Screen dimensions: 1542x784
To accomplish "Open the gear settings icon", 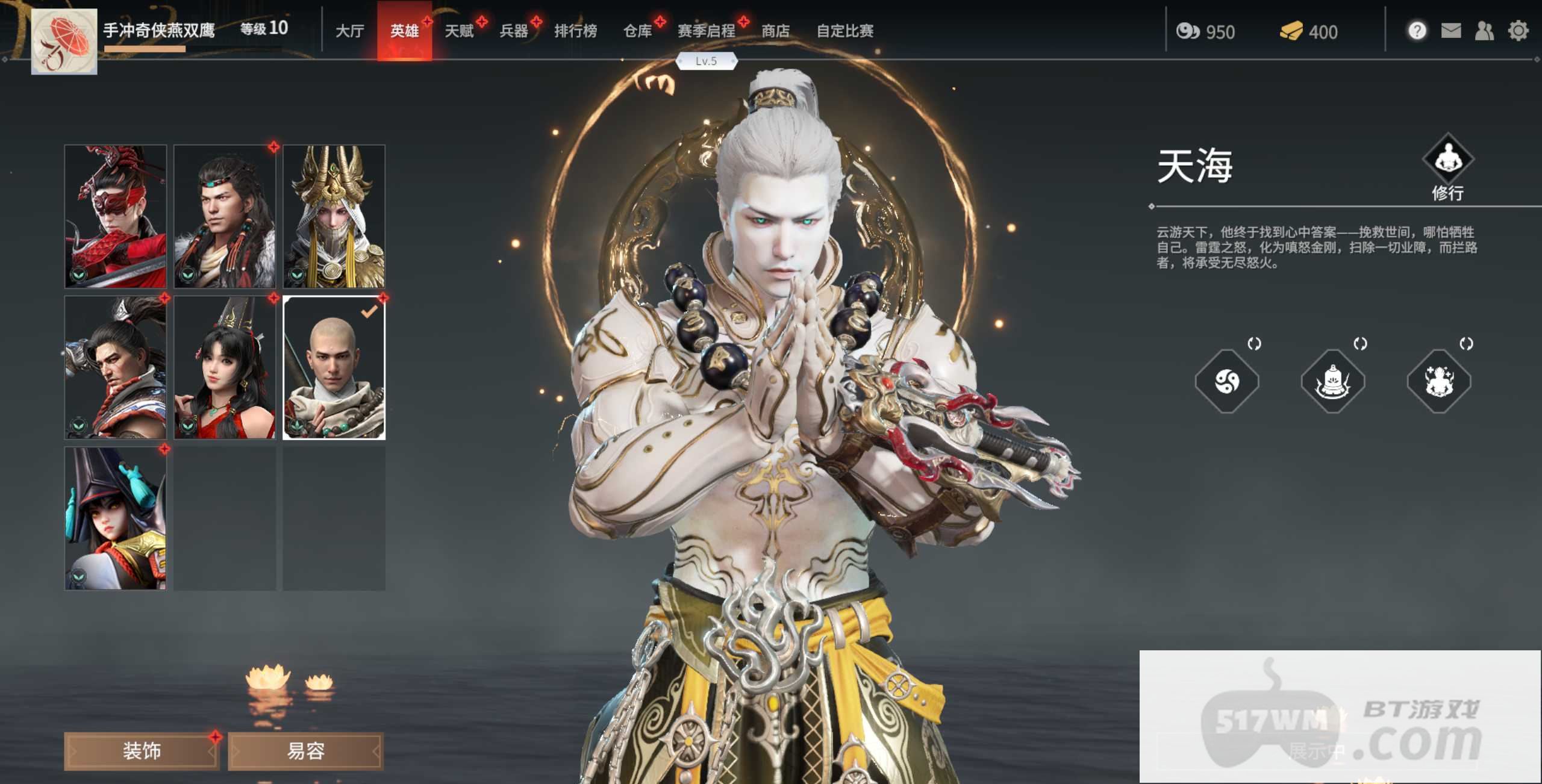I will pyautogui.click(x=1518, y=30).
